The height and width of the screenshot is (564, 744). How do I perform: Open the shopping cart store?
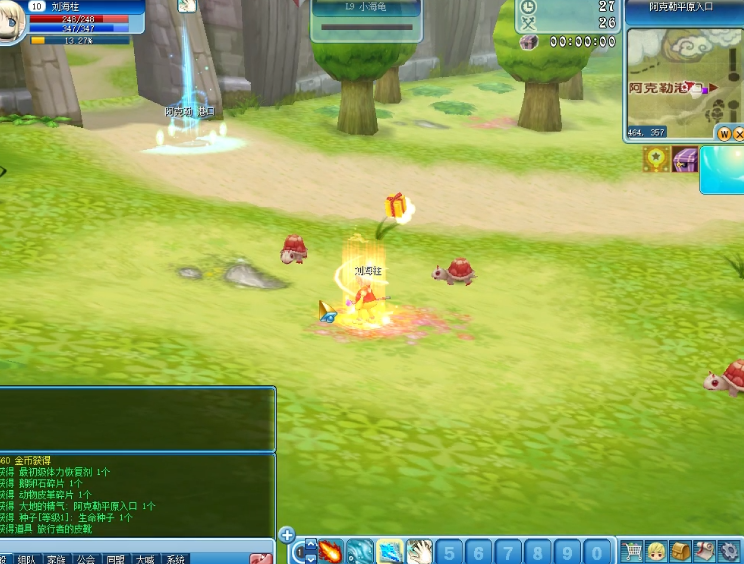pyautogui.click(x=632, y=551)
